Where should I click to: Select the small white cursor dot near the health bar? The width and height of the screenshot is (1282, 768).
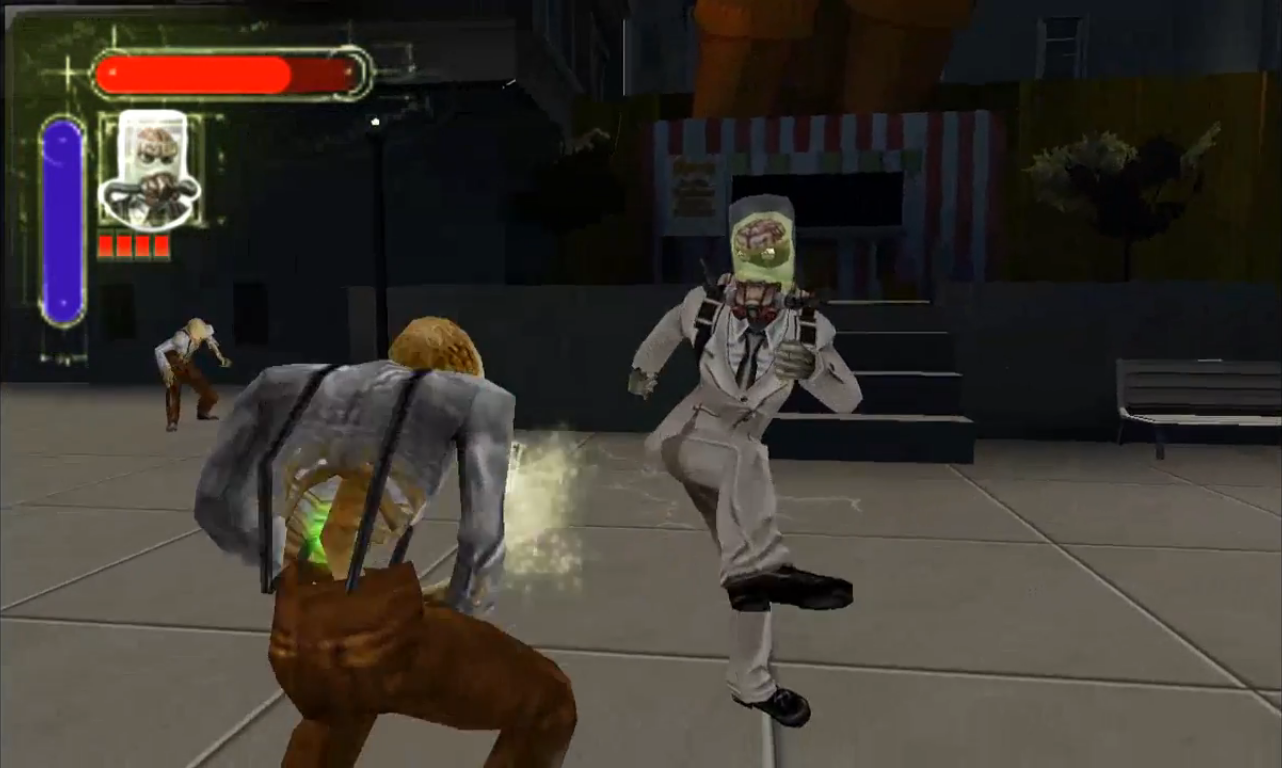click(x=375, y=122)
